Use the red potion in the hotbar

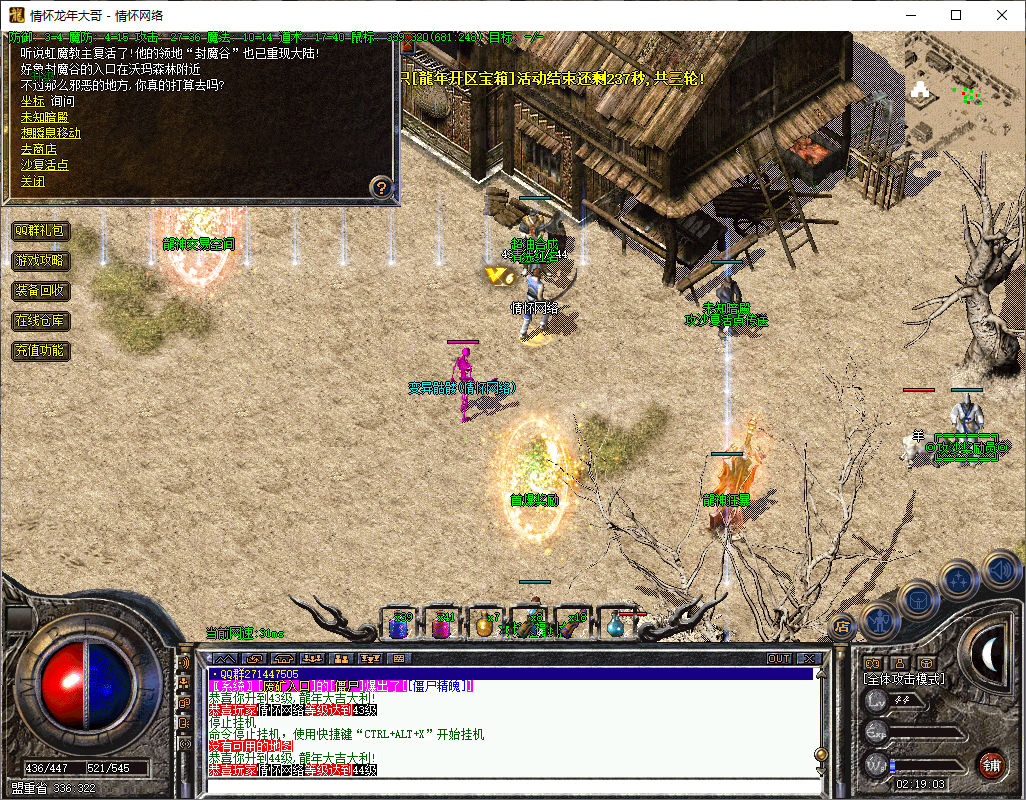pyautogui.click(x=441, y=626)
